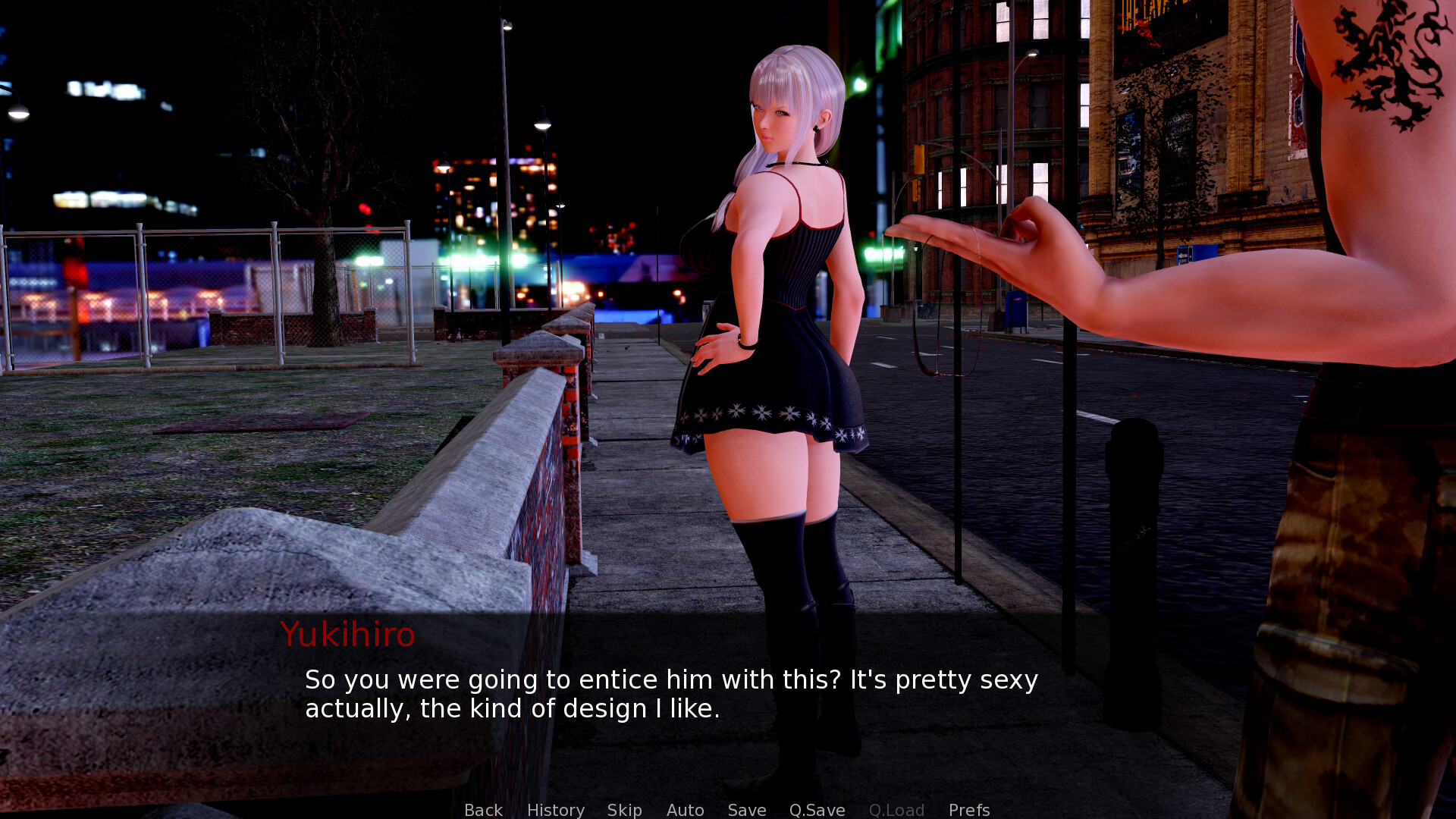This screenshot has height=819, width=1456.
Task: Activate Skip in the quick menu
Action: tap(624, 809)
